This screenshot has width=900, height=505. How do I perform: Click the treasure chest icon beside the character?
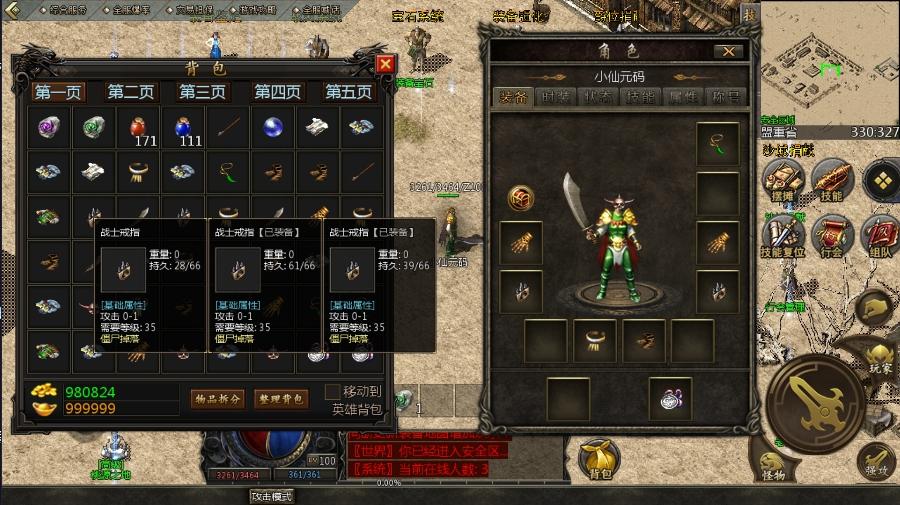pos(520,197)
